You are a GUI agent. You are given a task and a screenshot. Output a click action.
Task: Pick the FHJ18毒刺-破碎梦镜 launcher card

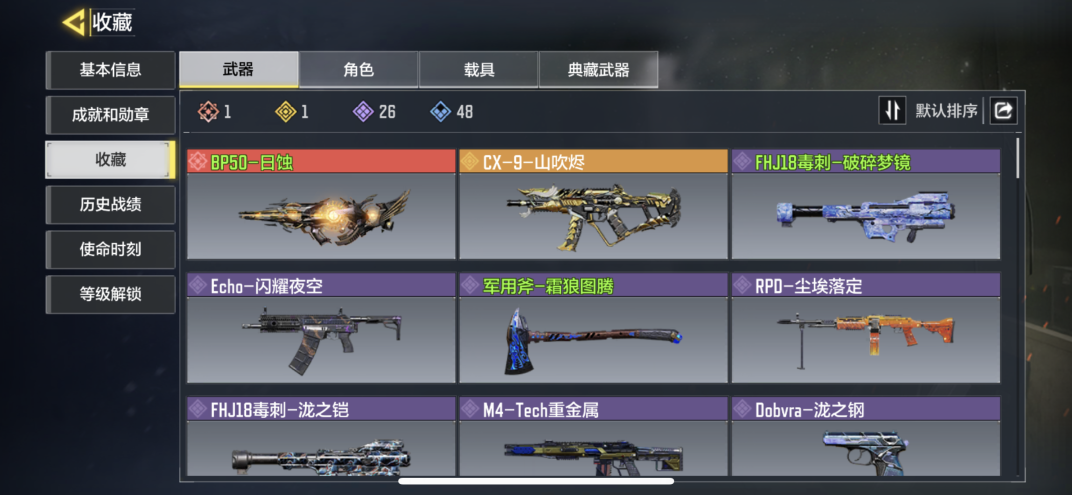[865, 205]
